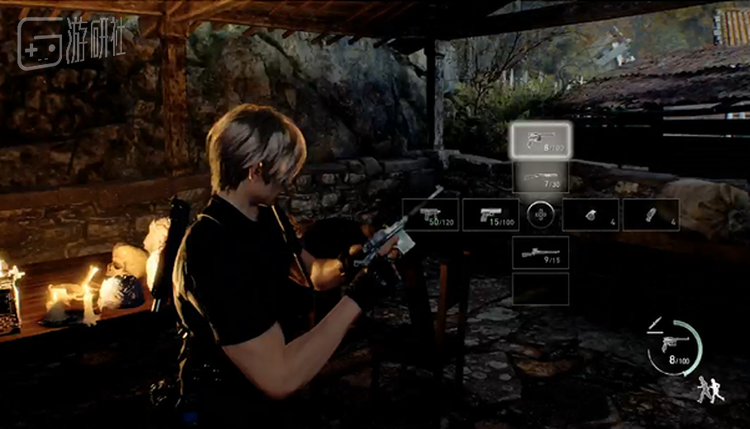This screenshot has height=429, width=750.
Task: Choose the shotgun slot showing 7/30
Action: point(540,178)
